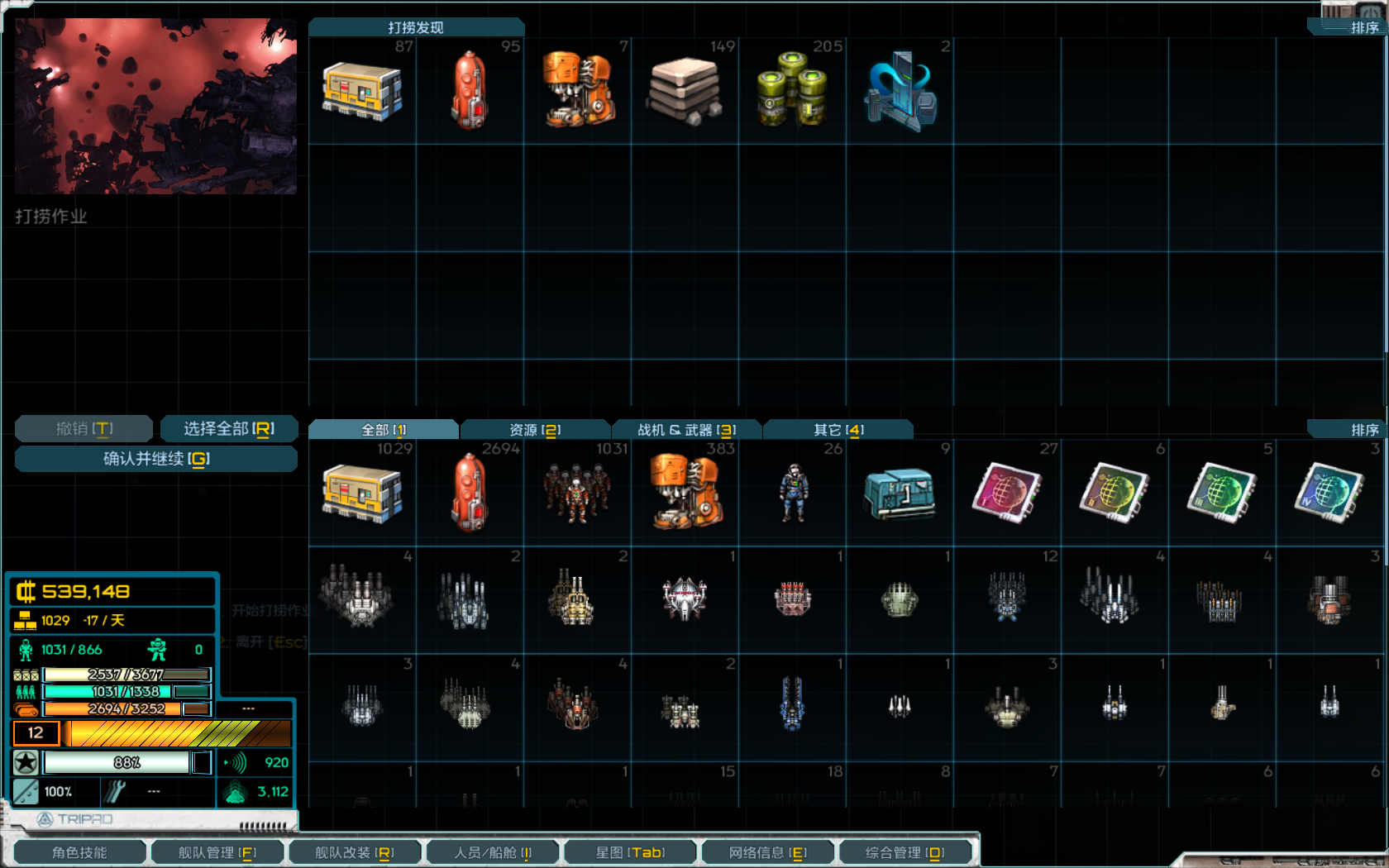Select the heavy machinery item with count 7
Screen dimensions: 1389x868
(x=579, y=89)
